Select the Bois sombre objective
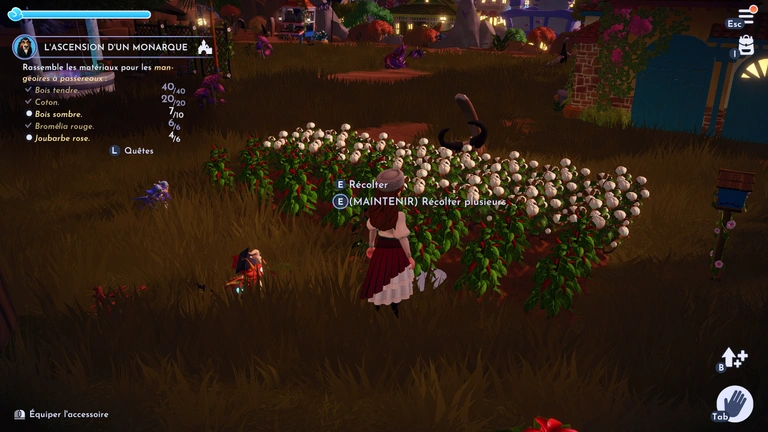The image size is (768, 432). 60,114
